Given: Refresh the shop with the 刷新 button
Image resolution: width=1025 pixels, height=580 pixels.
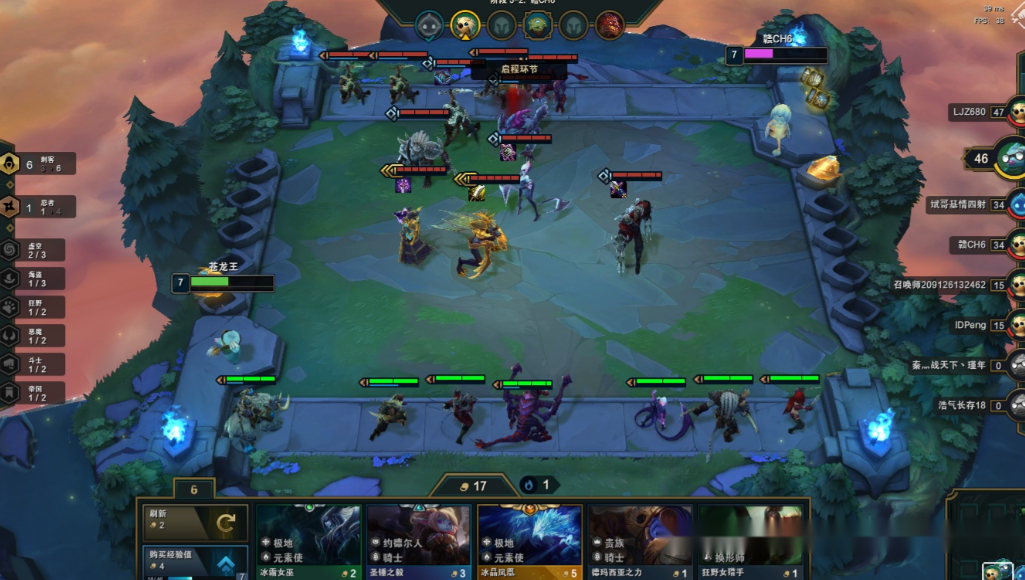Looking at the screenshot, I should pos(193,522).
